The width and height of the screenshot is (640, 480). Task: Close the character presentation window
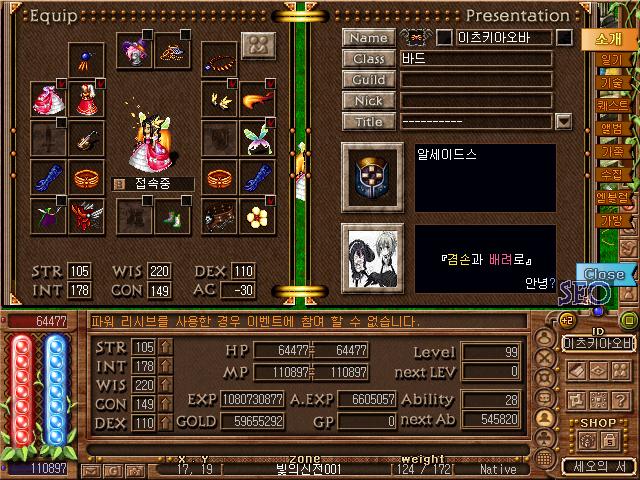click(x=603, y=274)
